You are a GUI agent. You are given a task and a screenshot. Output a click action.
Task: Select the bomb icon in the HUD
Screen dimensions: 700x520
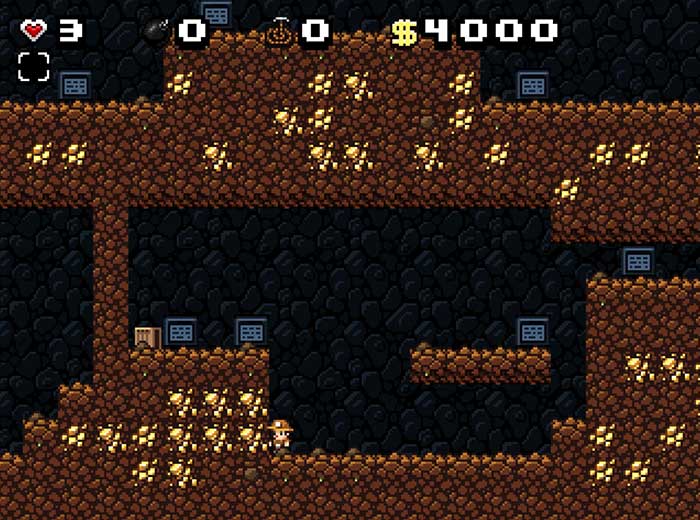tap(157, 31)
